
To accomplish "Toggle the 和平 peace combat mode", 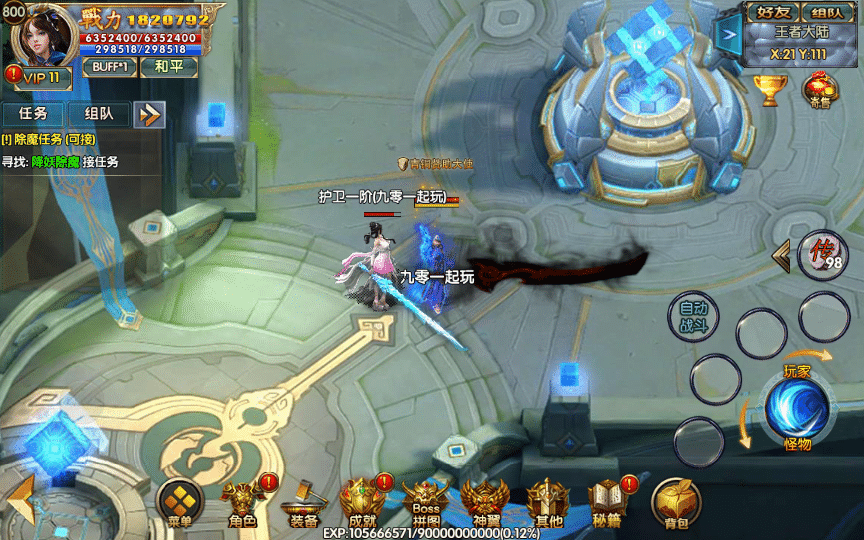I will click(x=169, y=67).
